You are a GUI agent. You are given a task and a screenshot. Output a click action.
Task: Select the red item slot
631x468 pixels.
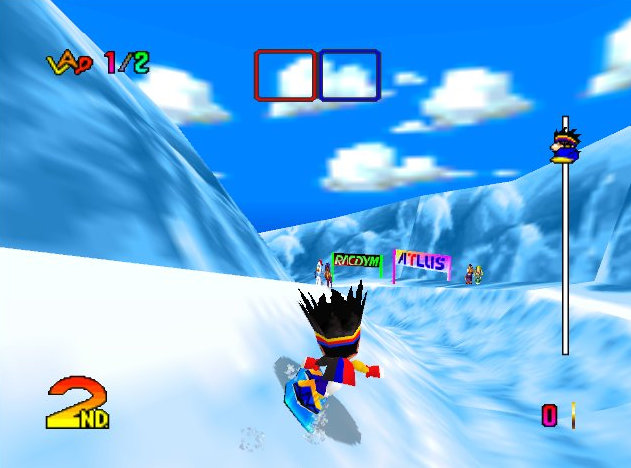[285, 75]
